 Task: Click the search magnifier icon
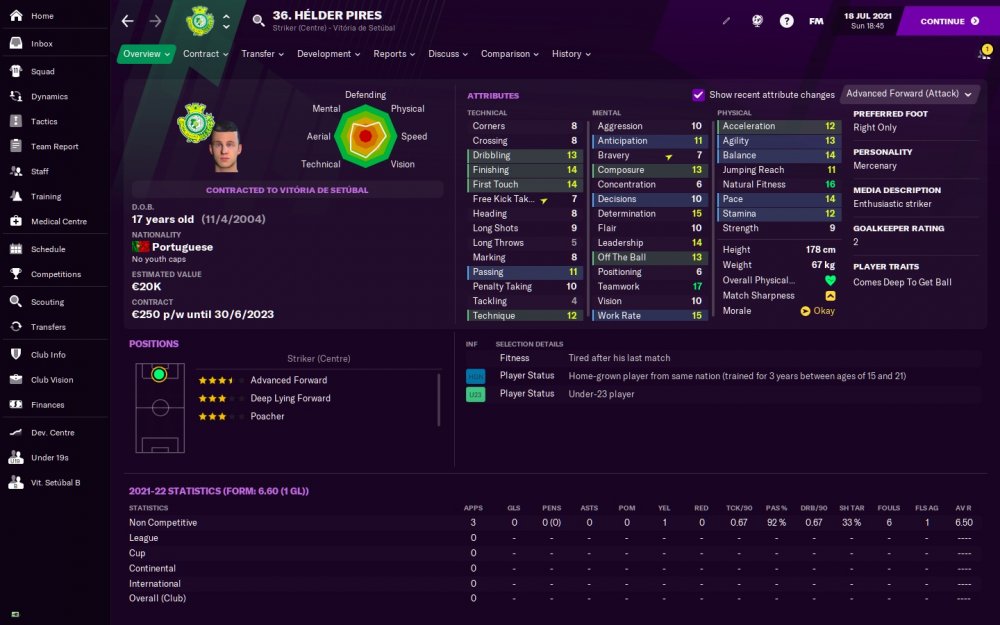[x=259, y=21]
